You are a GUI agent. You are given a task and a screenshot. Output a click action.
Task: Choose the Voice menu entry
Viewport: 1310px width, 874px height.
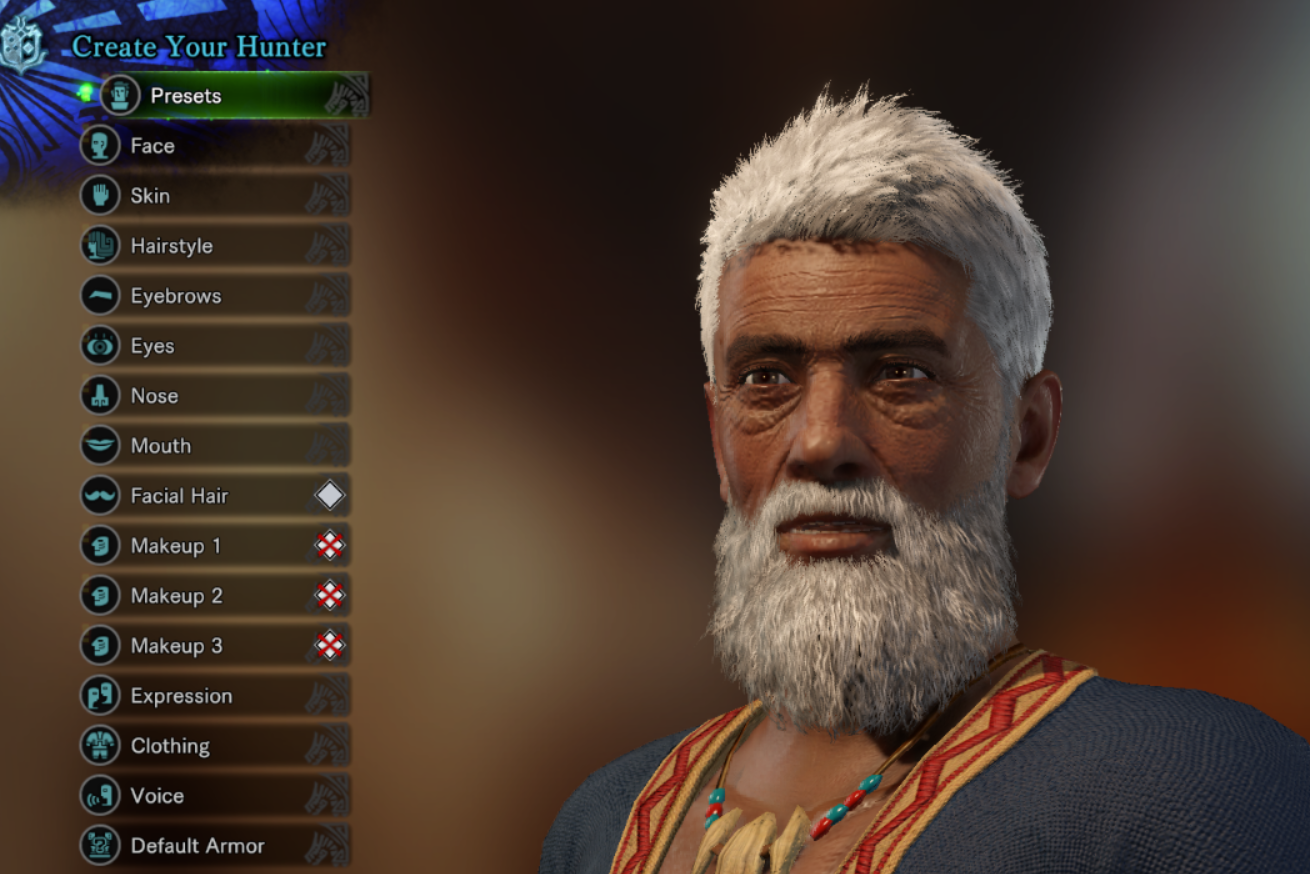pos(158,796)
